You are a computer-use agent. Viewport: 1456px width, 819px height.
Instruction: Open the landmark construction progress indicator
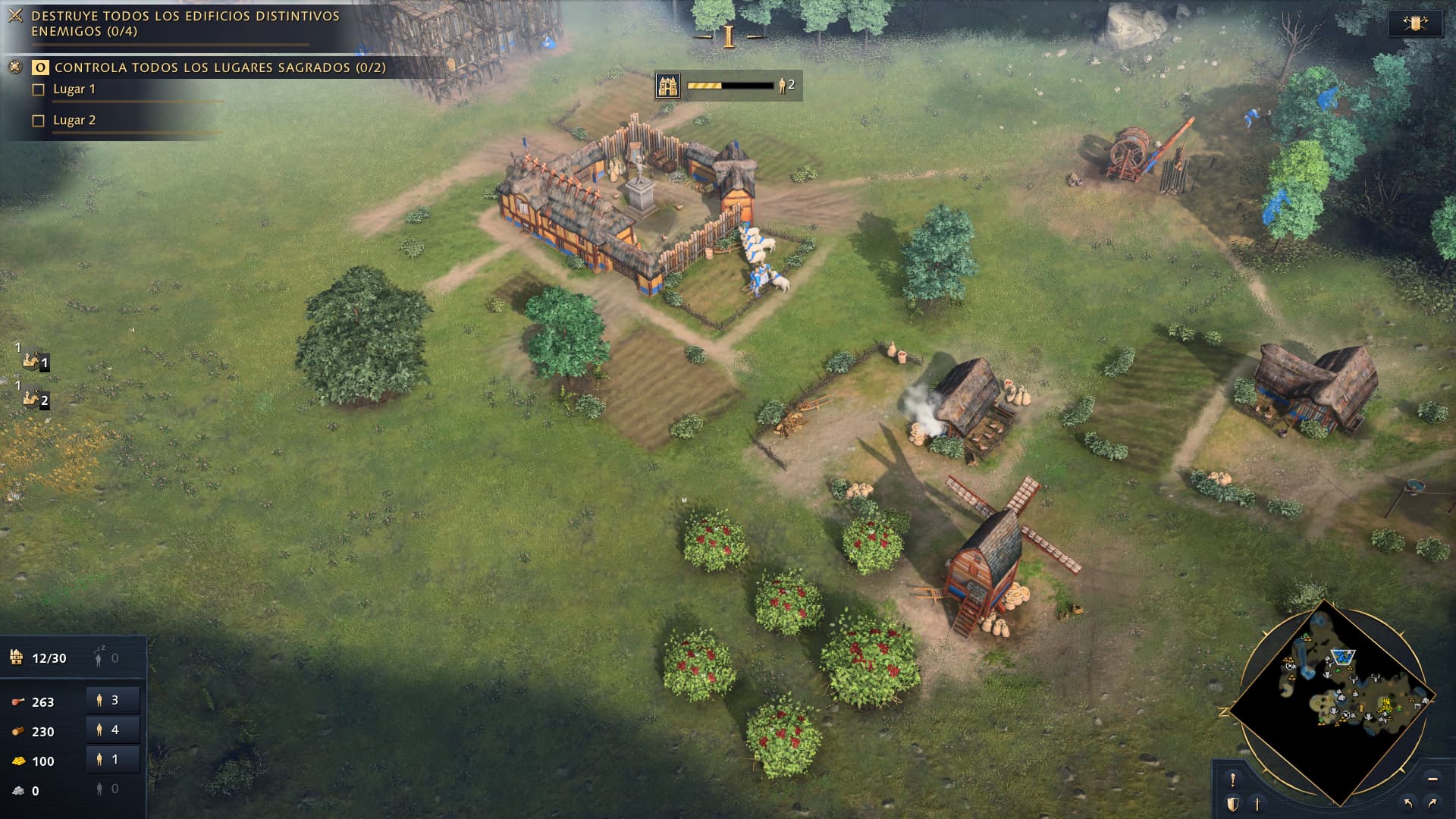coord(728,86)
